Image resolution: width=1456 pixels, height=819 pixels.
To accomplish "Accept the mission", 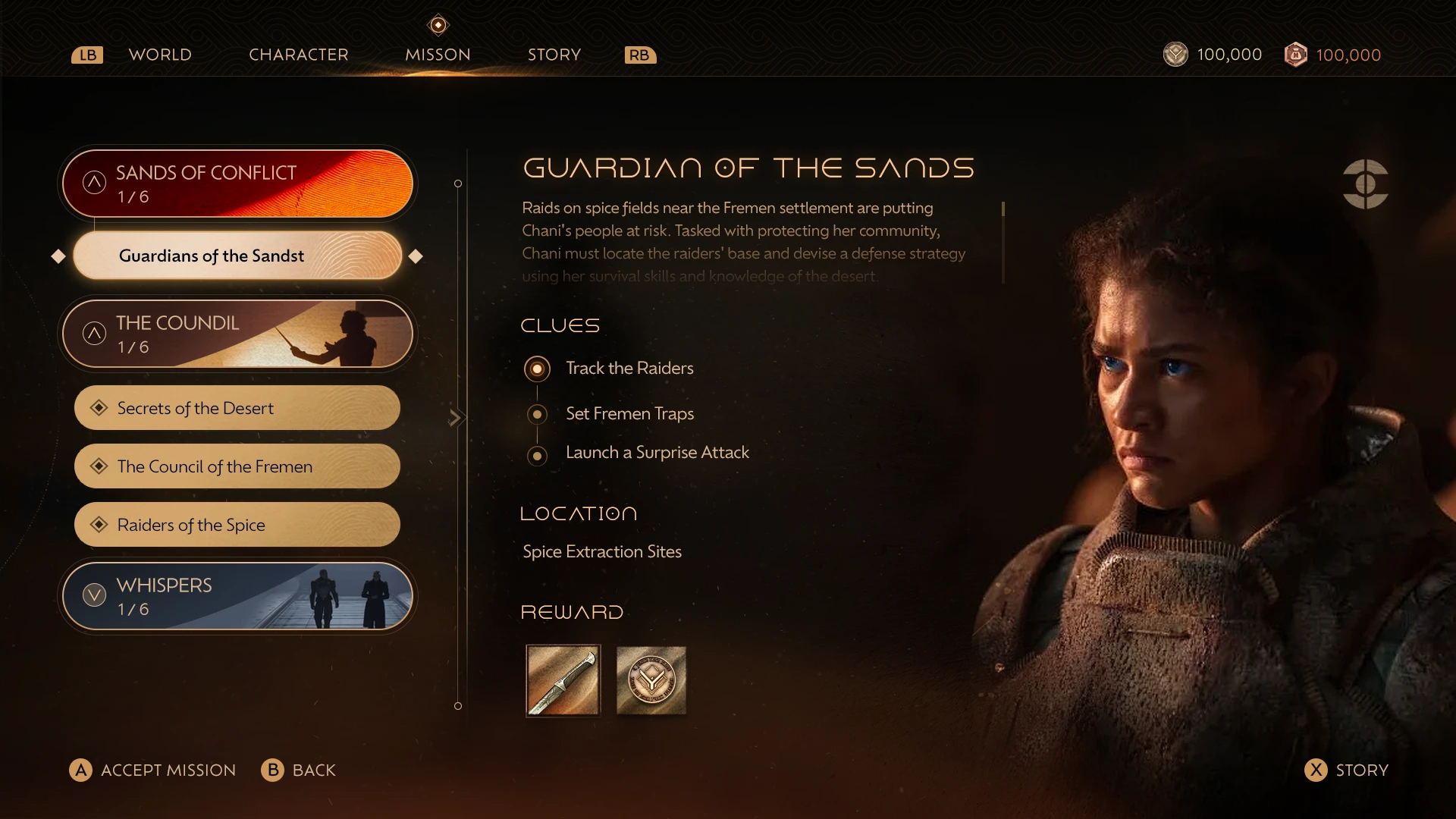I will pyautogui.click(x=153, y=770).
